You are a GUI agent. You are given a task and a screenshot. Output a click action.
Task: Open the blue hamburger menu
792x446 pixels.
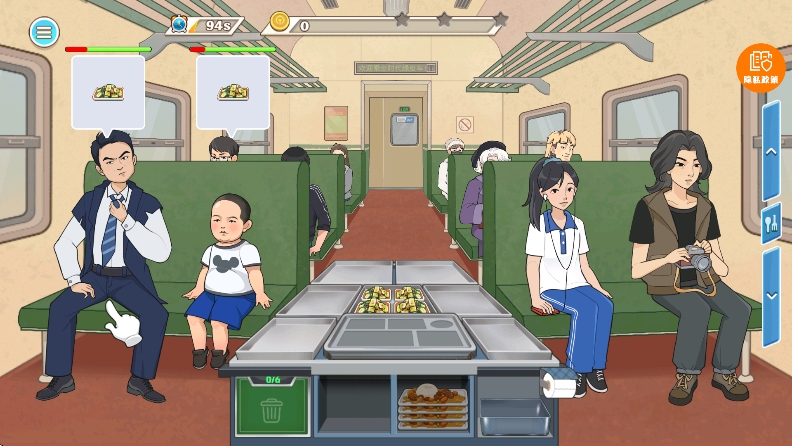pos(44,32)
